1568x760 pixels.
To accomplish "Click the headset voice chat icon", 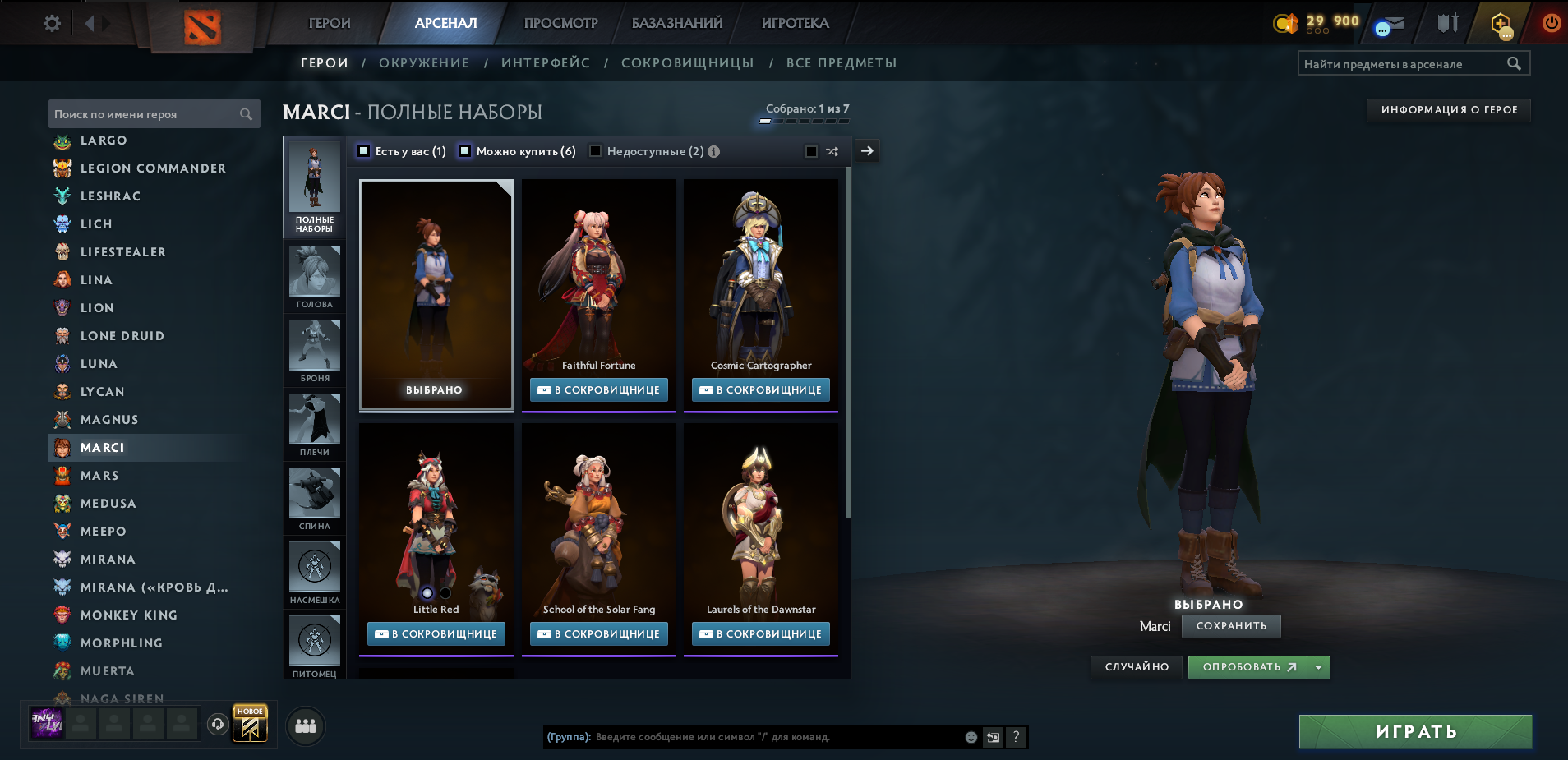I will [x=217, y=724].
